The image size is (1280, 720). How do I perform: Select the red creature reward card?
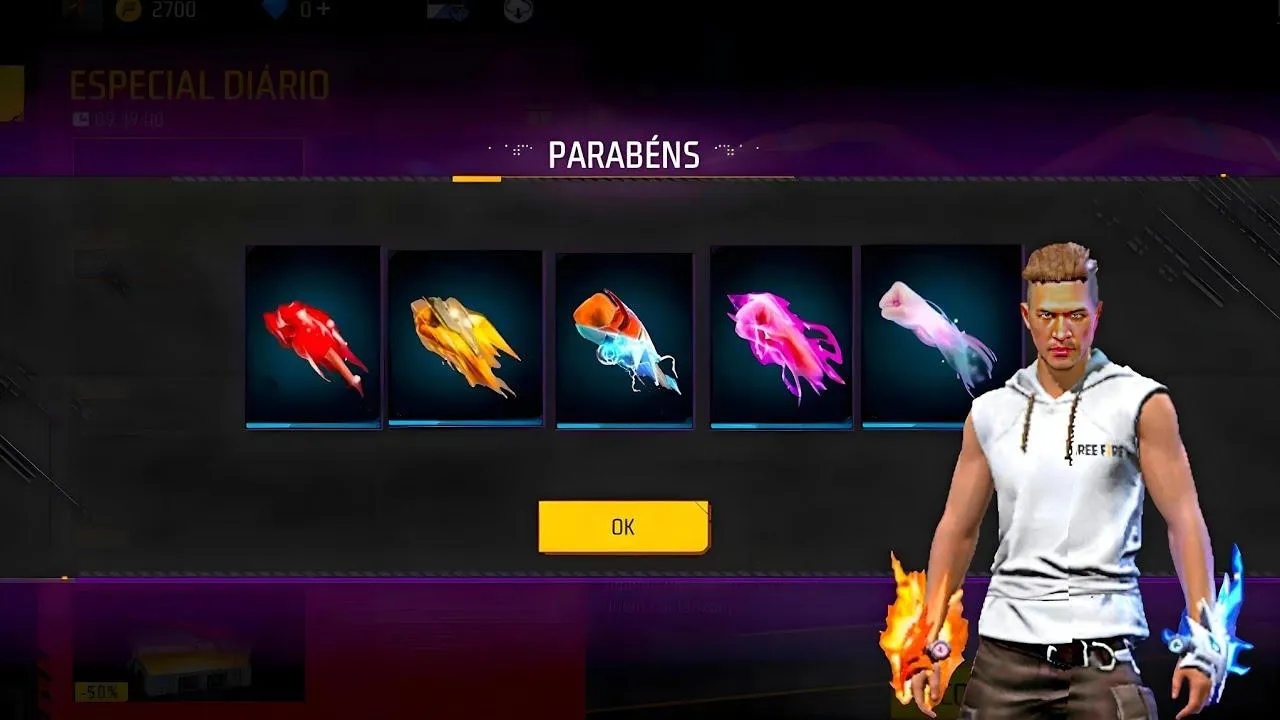point(310,338)
